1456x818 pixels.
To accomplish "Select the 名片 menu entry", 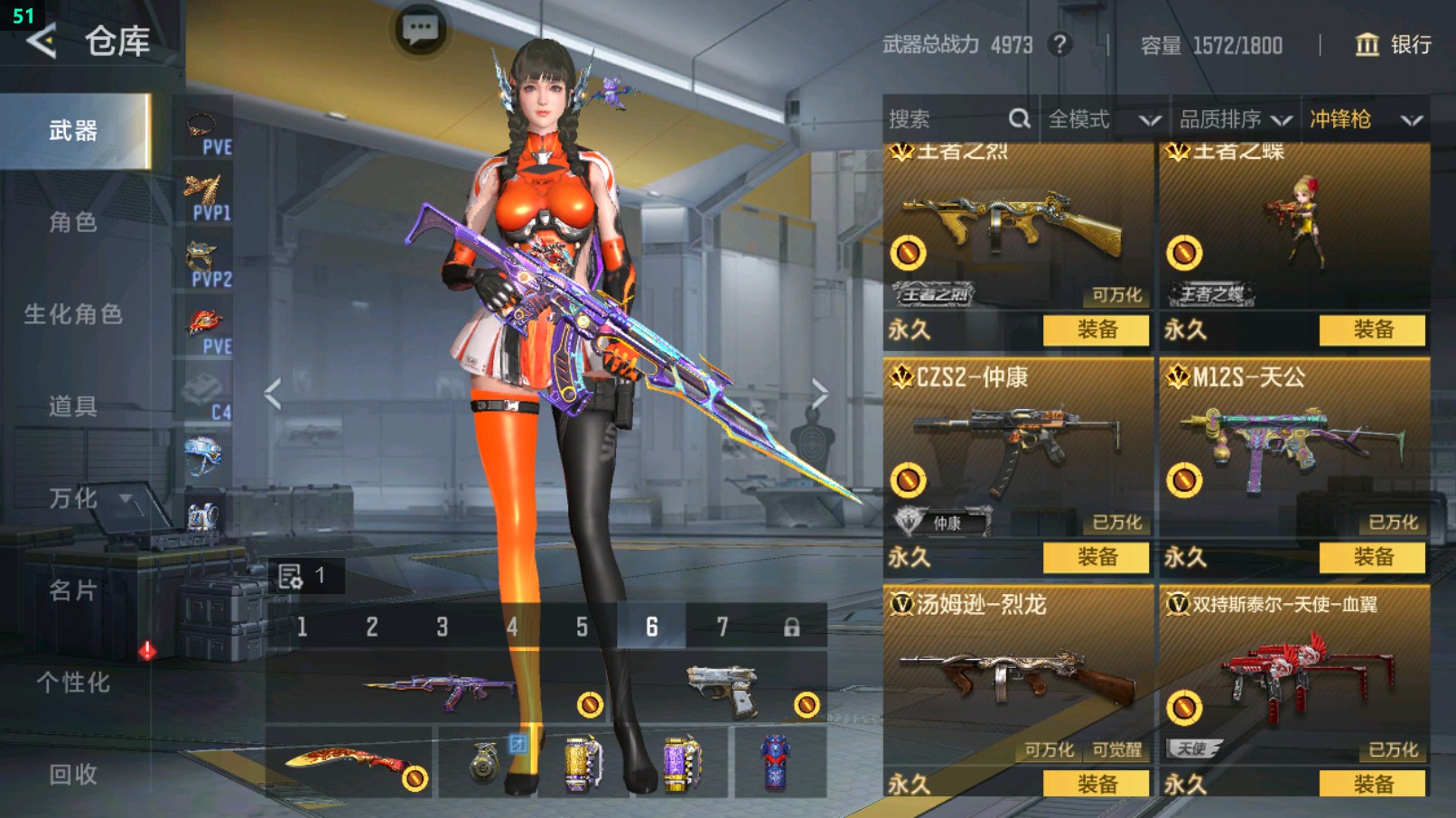I will tap(73, 590).
